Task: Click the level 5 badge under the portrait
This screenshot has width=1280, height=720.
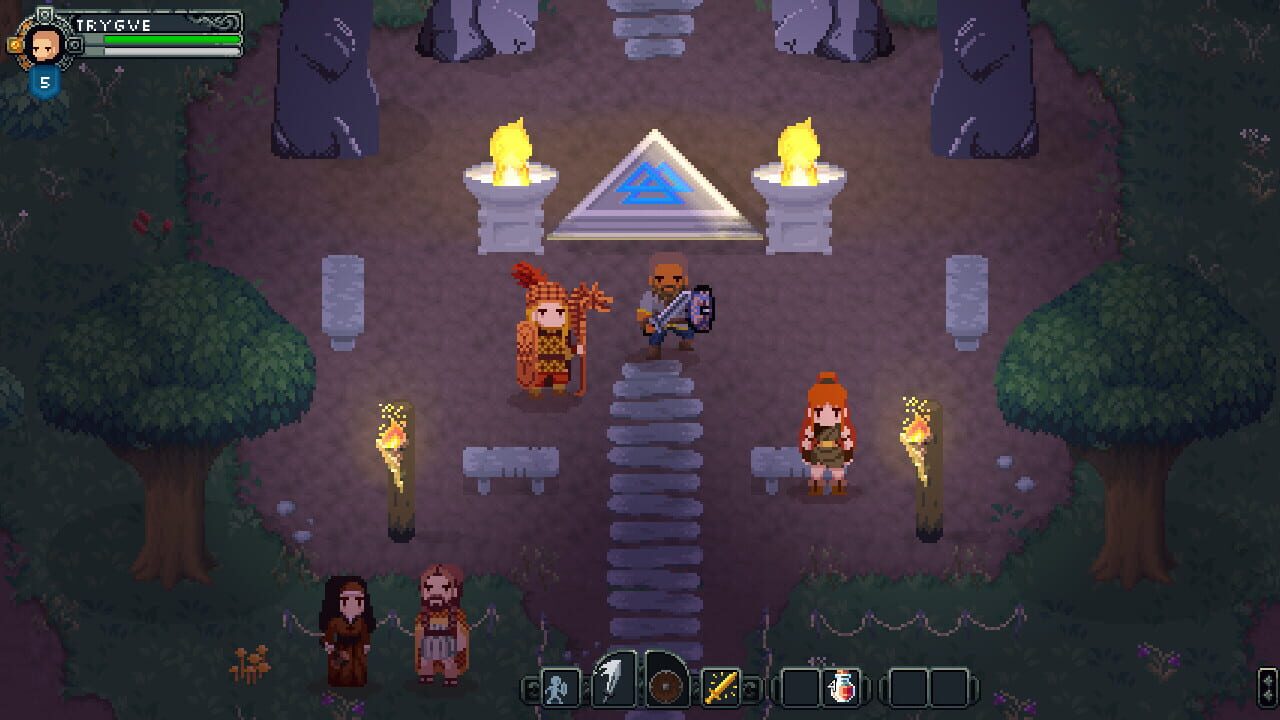Action: pos(46,81)
